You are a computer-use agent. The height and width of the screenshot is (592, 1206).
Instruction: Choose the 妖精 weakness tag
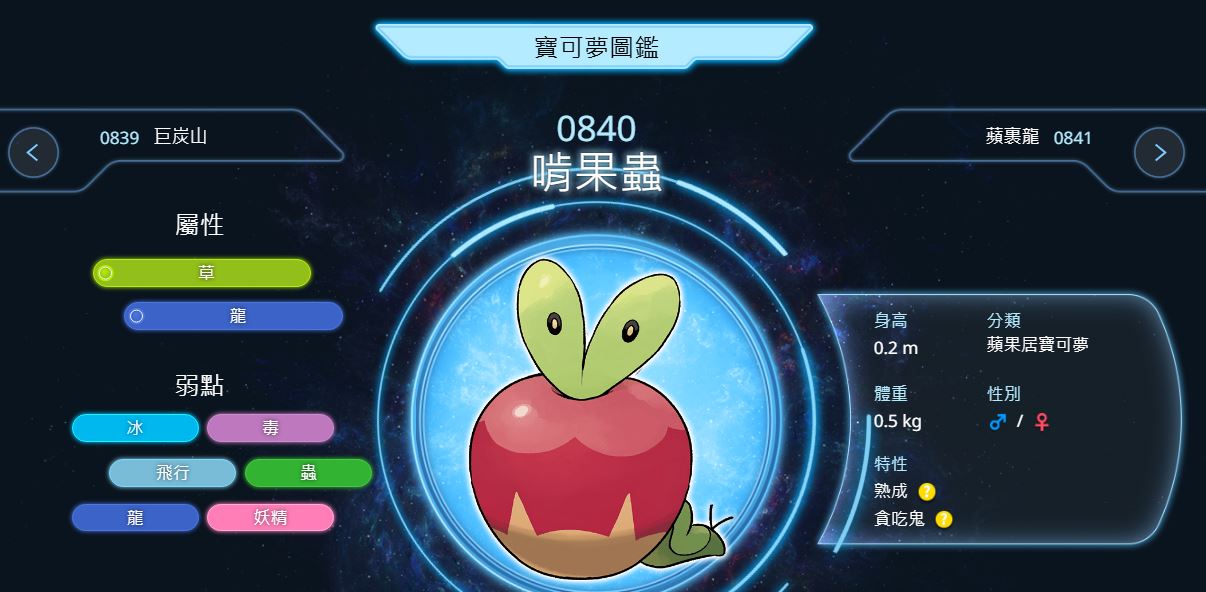tap(270, 518)
